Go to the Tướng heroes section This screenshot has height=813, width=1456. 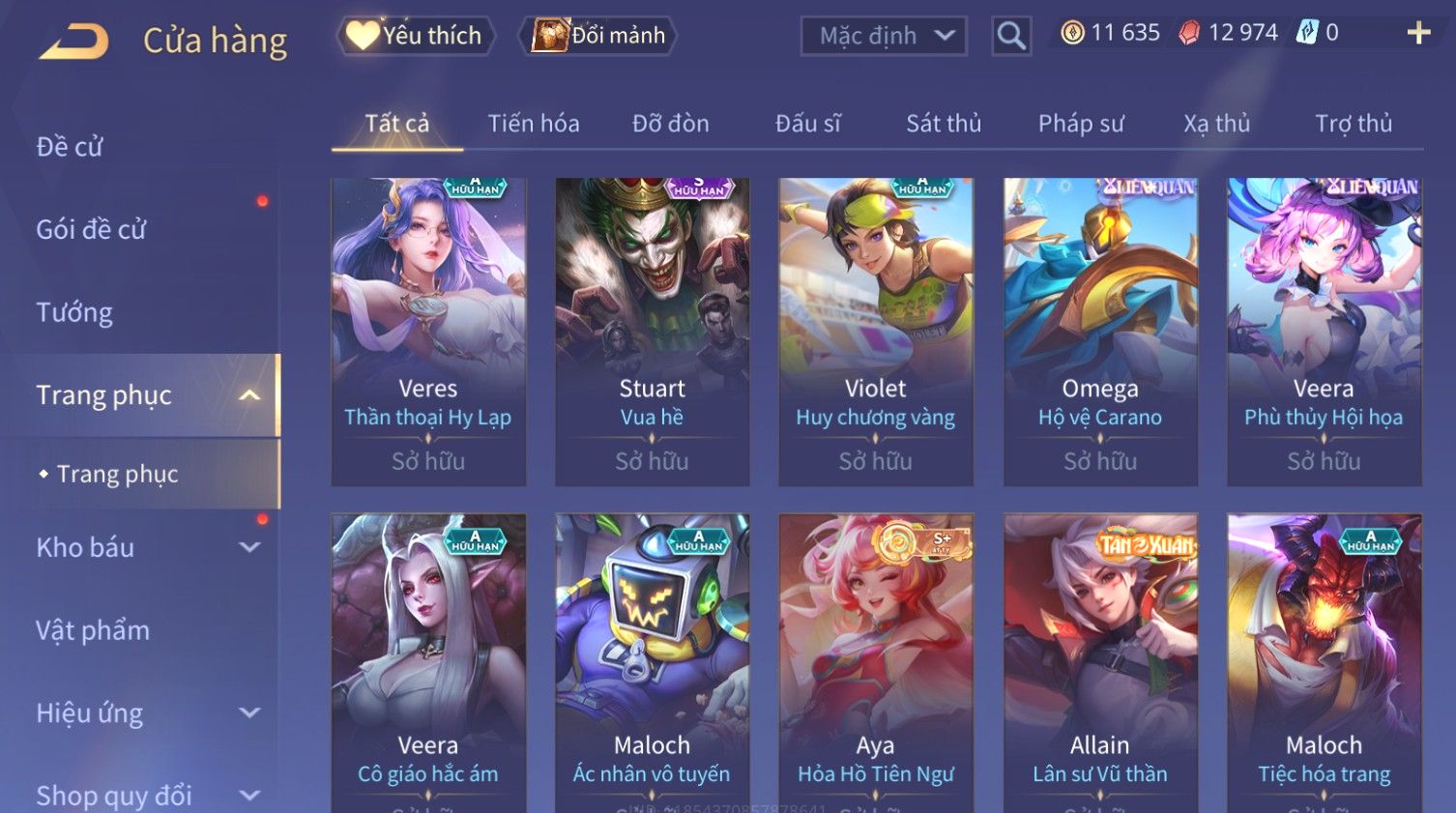coord(74,312)
